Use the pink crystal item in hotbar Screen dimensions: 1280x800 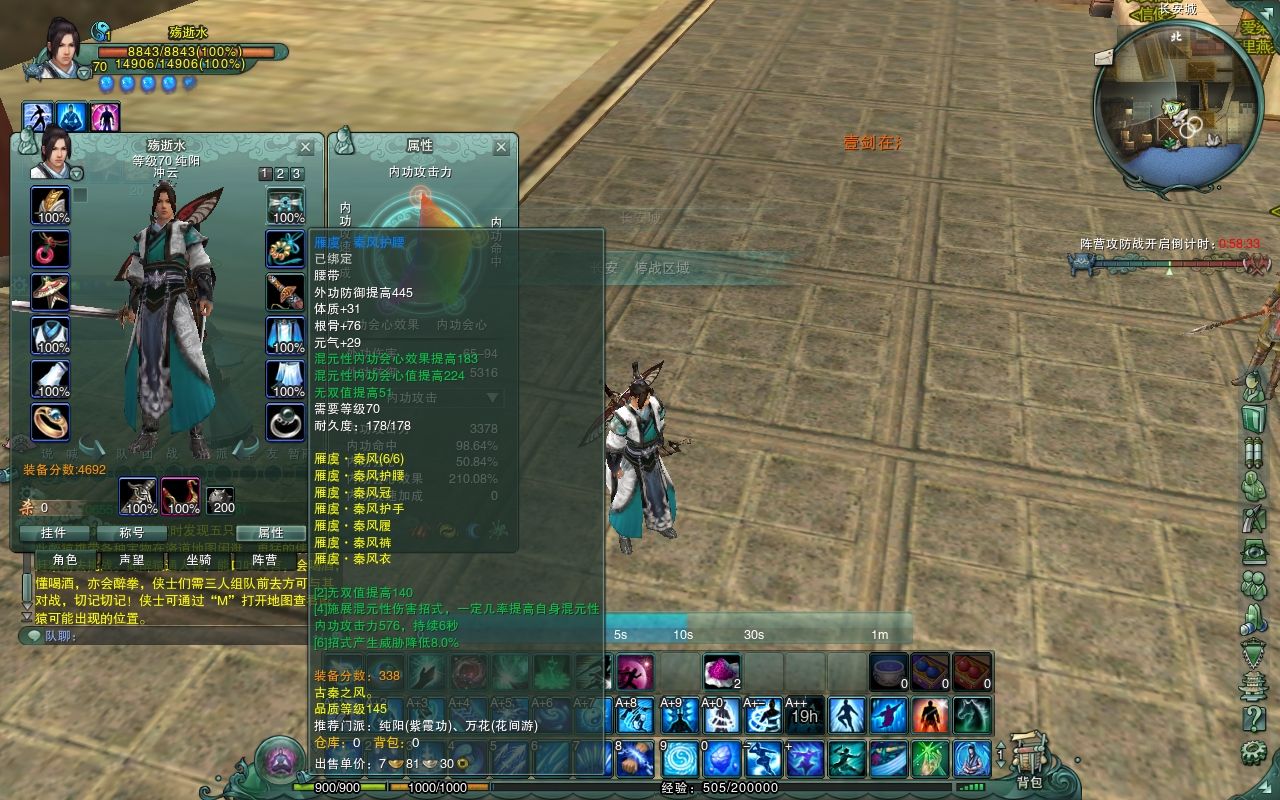pyautogui.click(x=720, y=672)
